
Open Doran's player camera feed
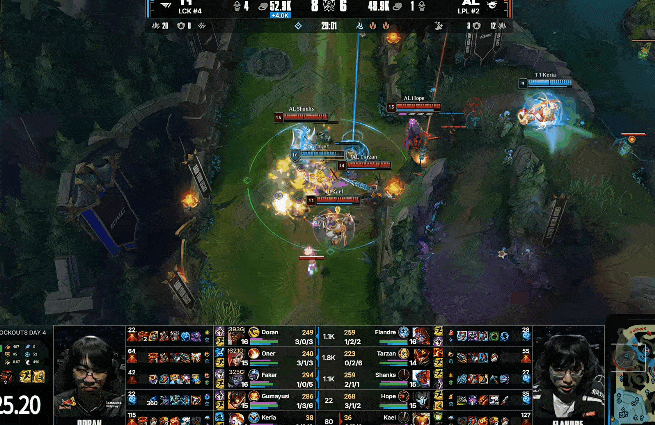[x=90, y=375]
